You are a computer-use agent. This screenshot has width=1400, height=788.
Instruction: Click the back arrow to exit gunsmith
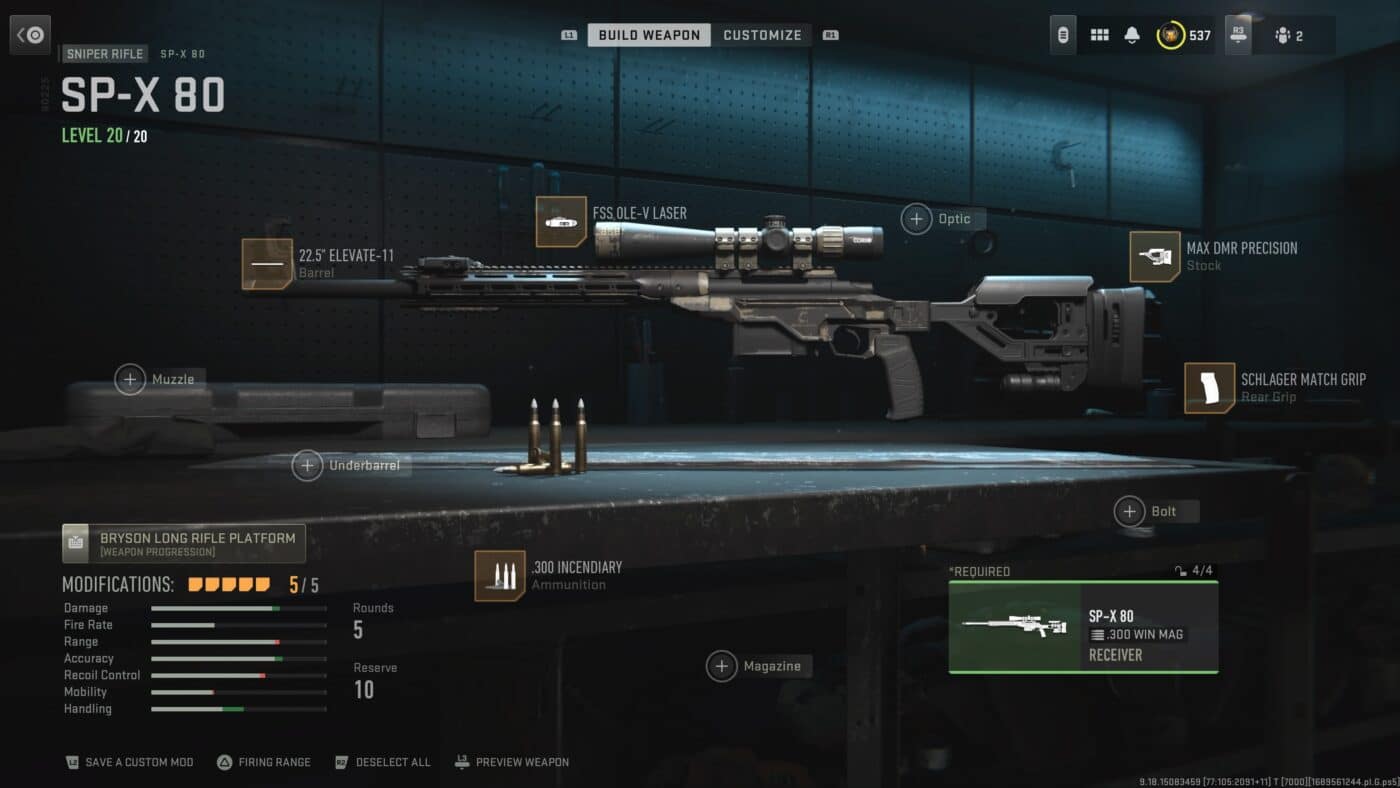(x=30, y=34)
